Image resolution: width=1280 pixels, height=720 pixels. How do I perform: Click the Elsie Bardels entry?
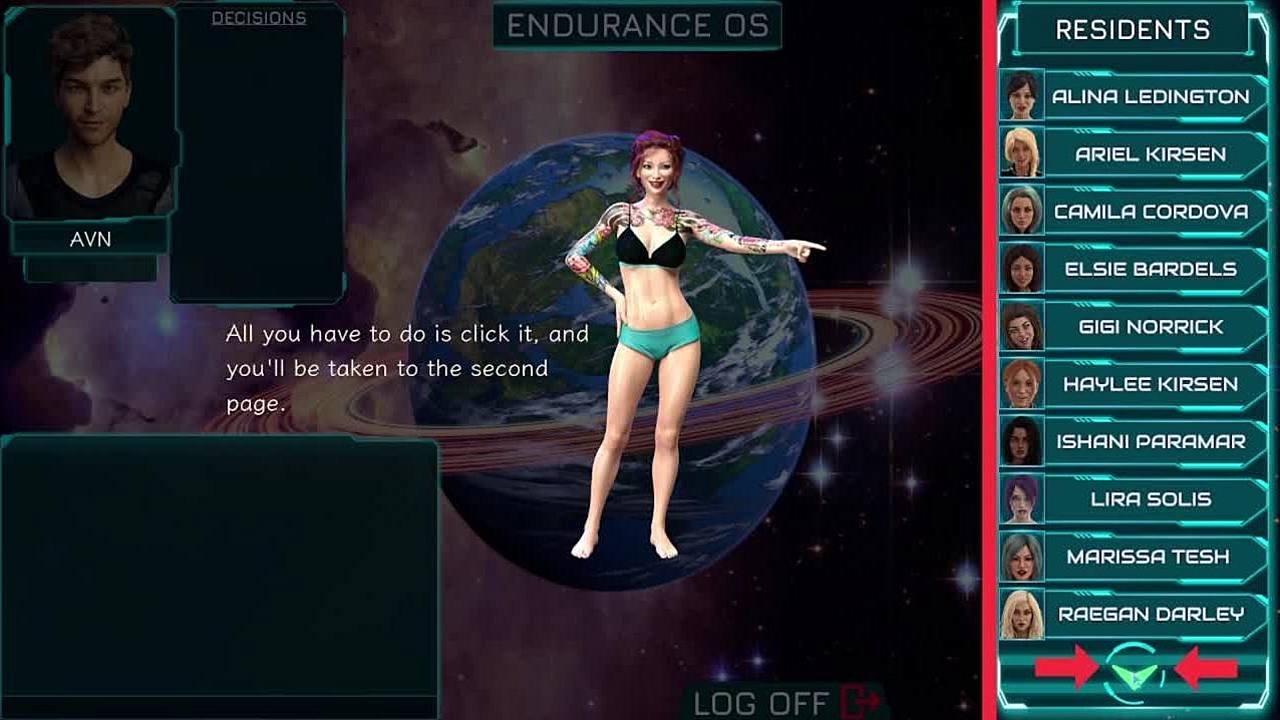point(1150,269)
